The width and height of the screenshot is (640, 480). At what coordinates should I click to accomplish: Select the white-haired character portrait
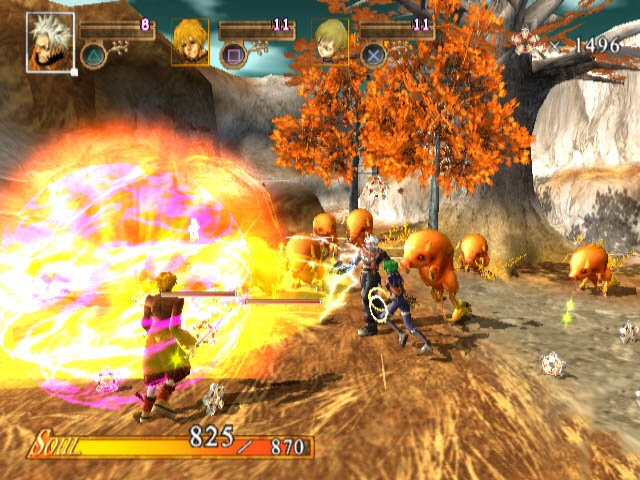(x=50, y=42)
